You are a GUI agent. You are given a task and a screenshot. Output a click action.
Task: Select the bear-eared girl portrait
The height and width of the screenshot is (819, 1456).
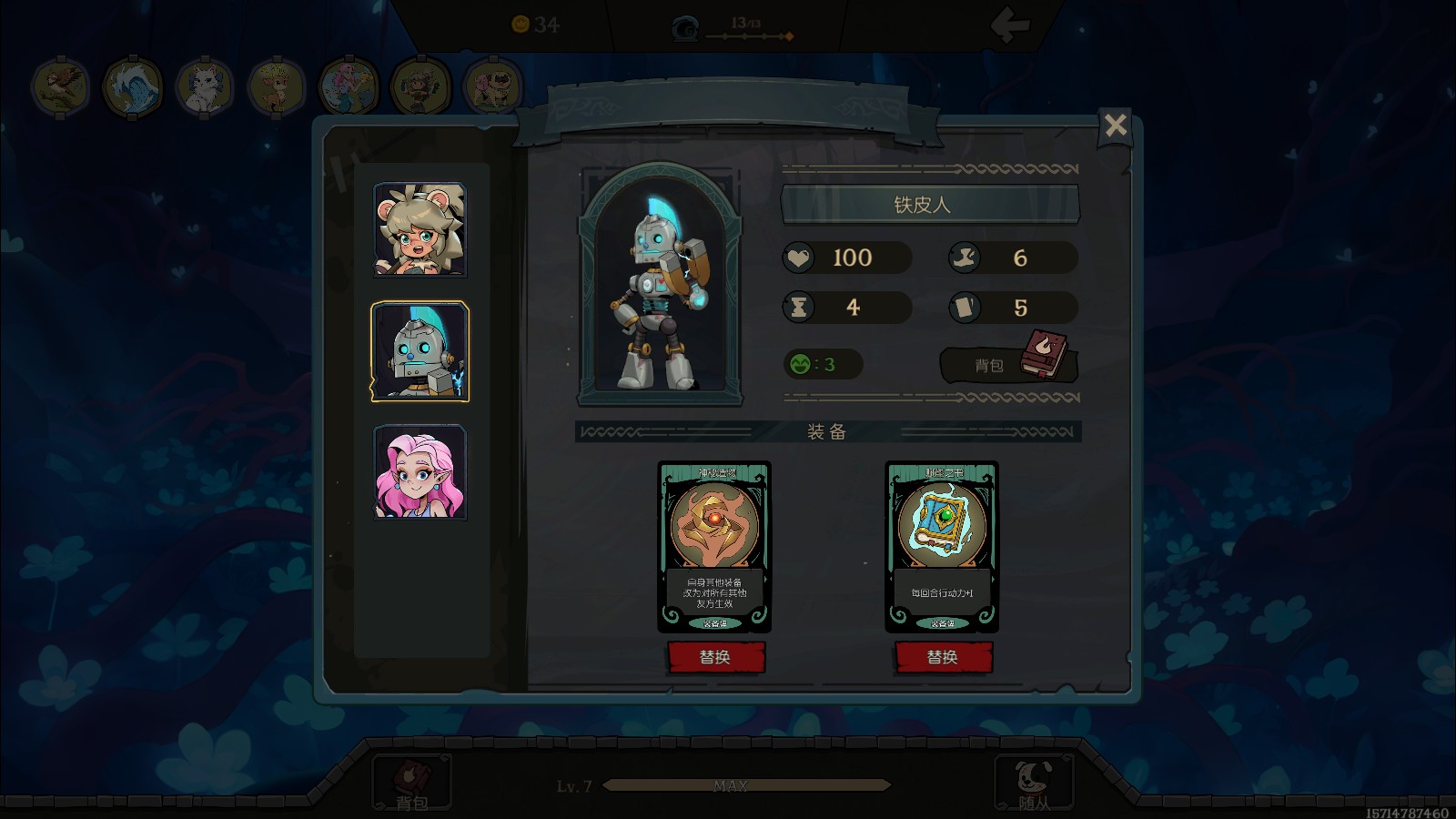pyautogui.click(x=420, y=229)
